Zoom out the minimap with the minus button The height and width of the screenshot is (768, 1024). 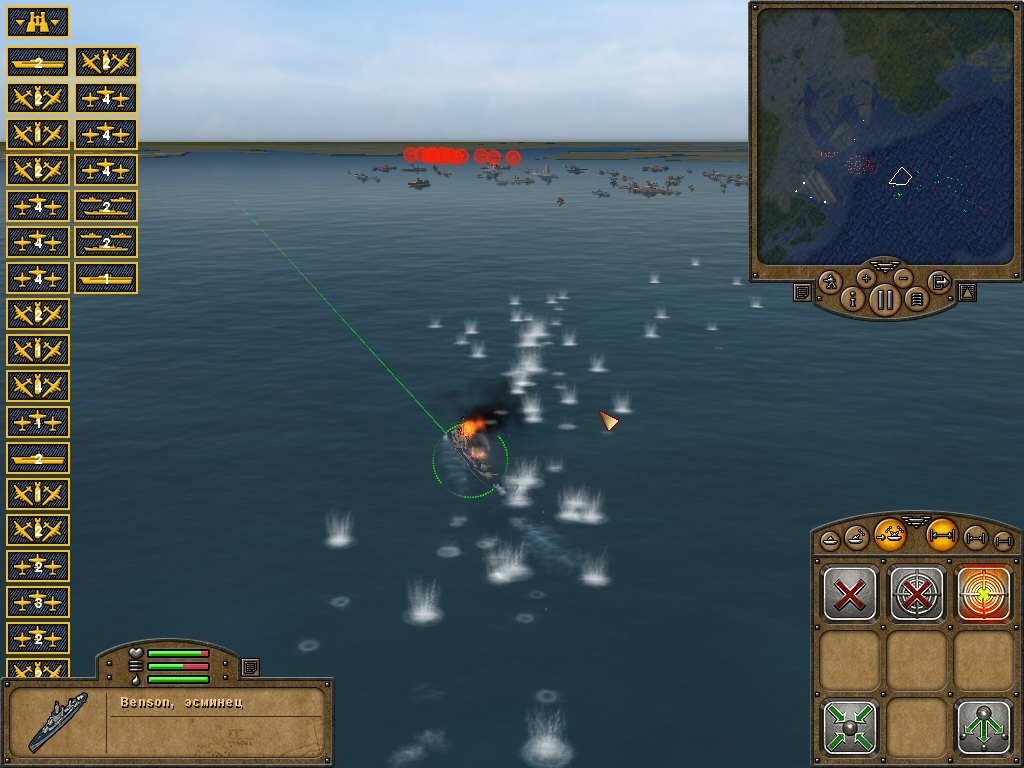903,278
